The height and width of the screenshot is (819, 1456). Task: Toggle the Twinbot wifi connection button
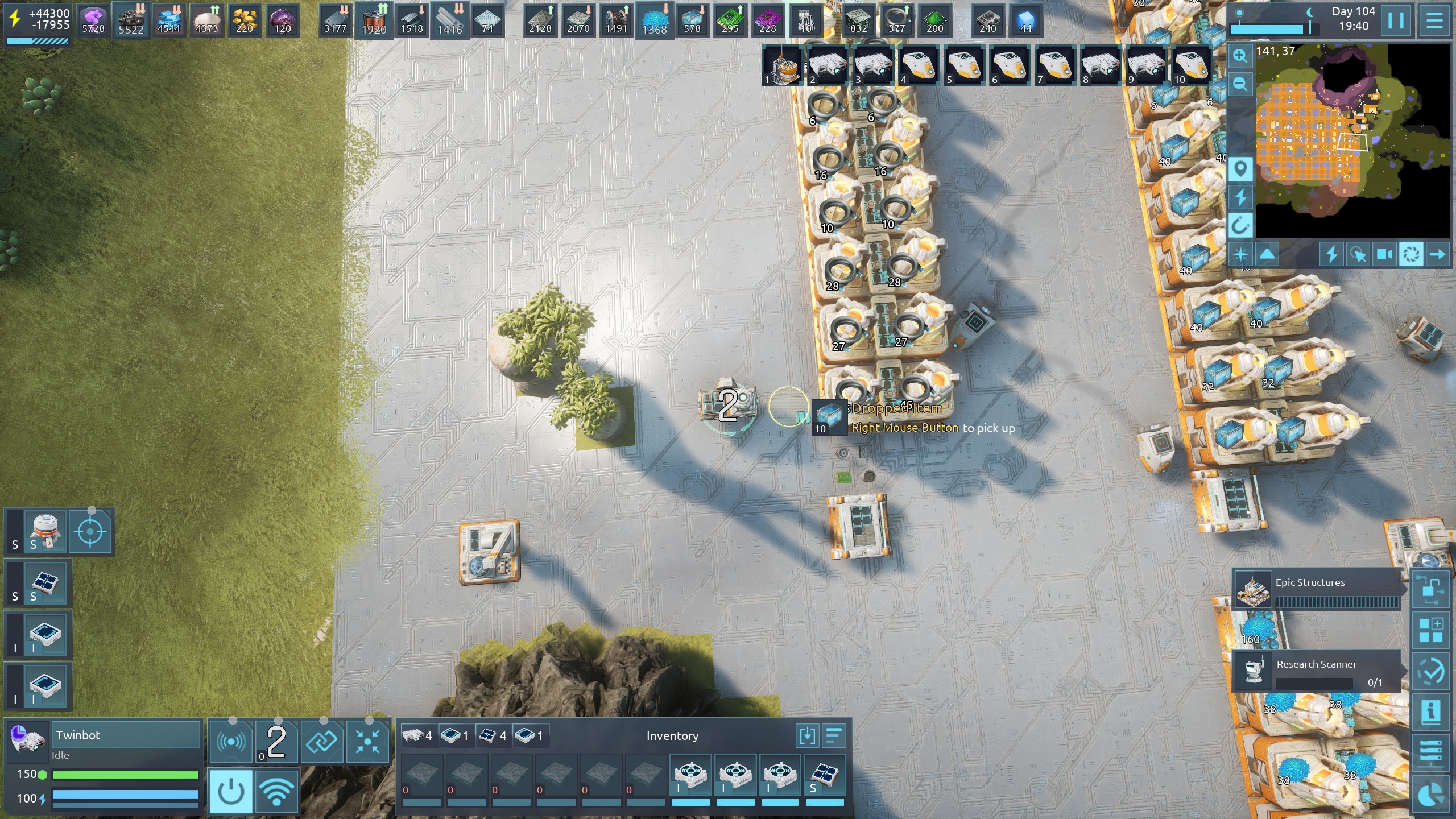(277, 791)
